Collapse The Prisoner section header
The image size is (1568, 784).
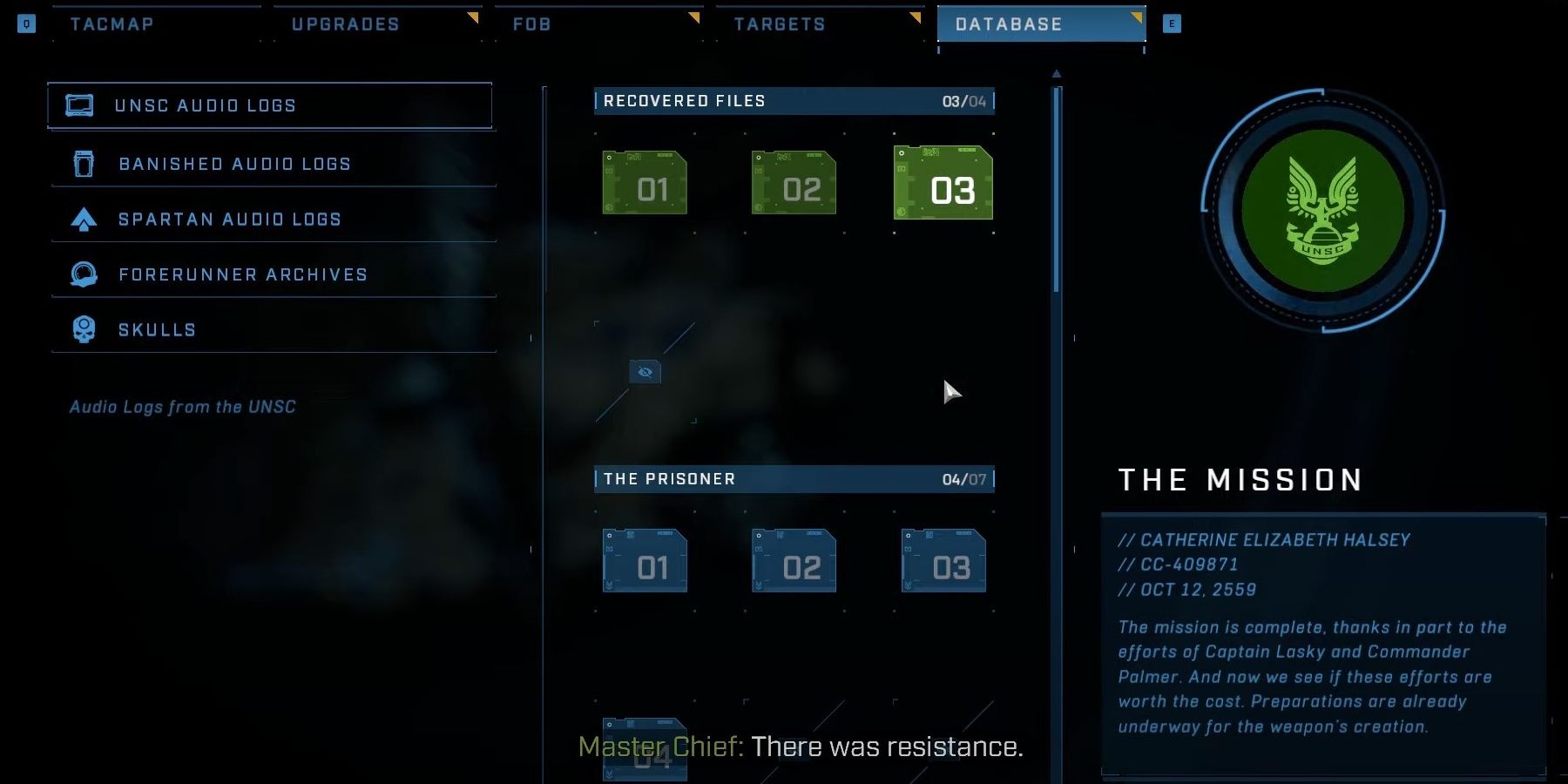tap(793, 478)
